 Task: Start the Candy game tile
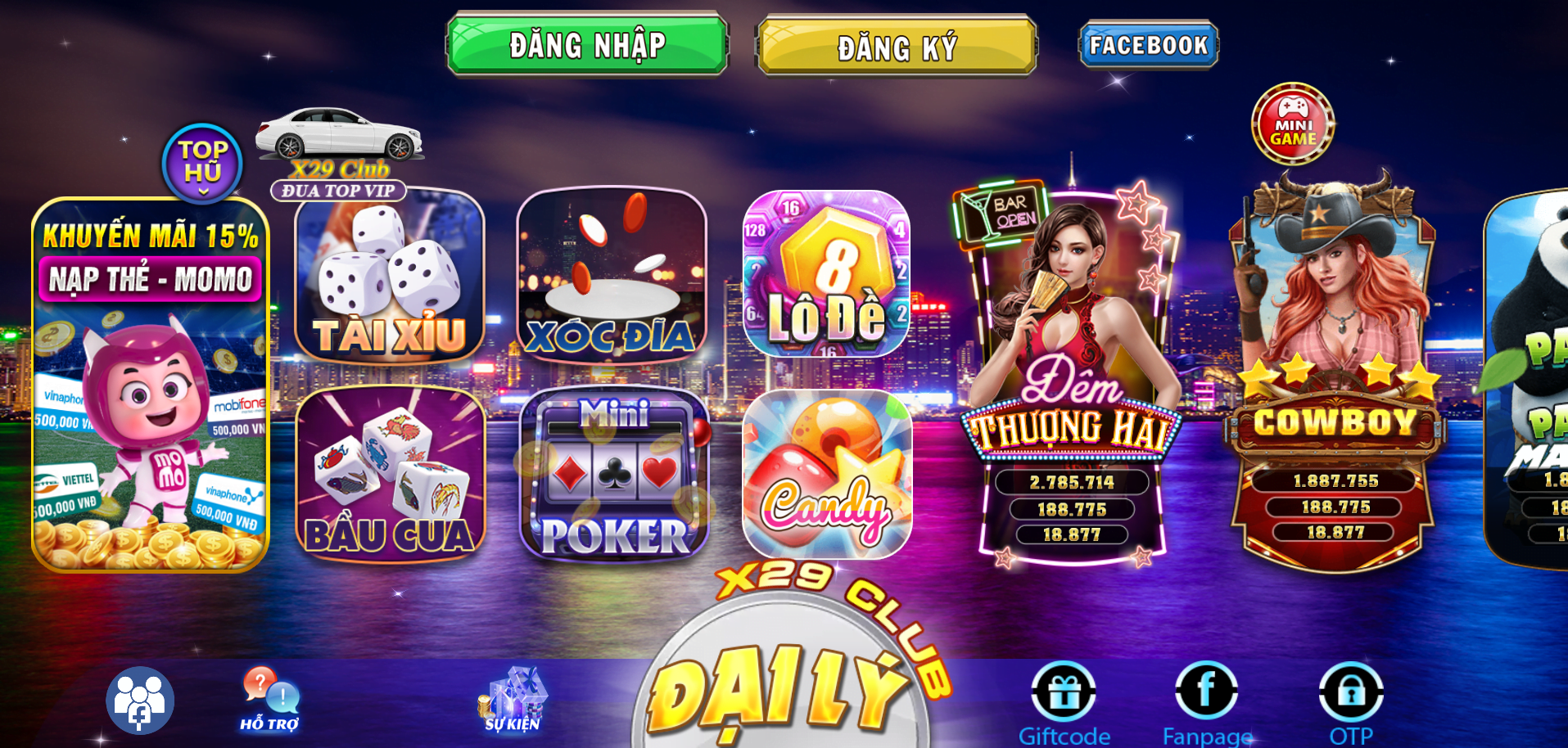(827, 475)
